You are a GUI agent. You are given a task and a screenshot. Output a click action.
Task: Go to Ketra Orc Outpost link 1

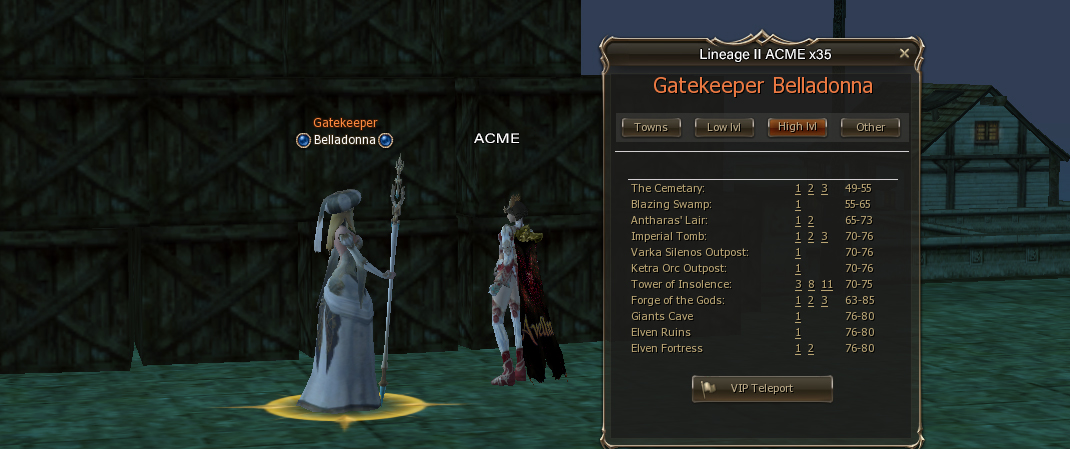point(798,268)
